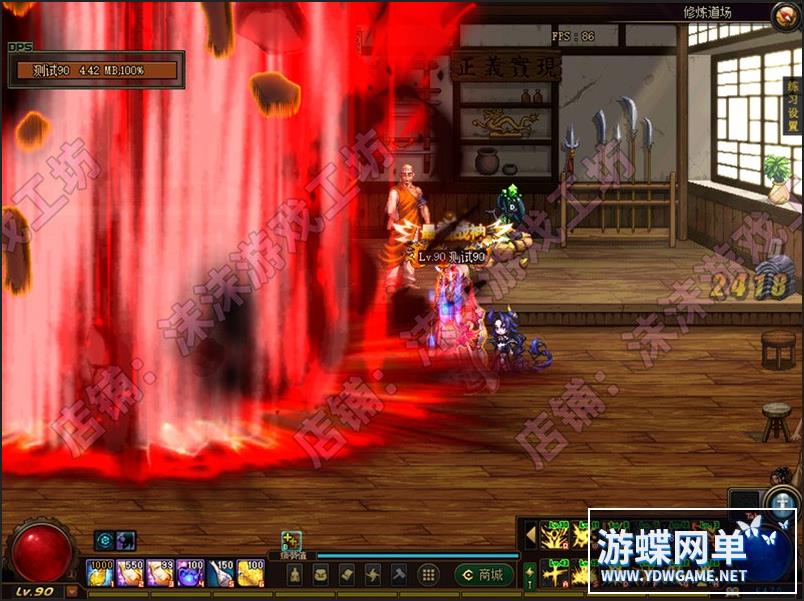Click the DPS meter panel 测试90
Viewport: 804px width, 601px height.
95,70
